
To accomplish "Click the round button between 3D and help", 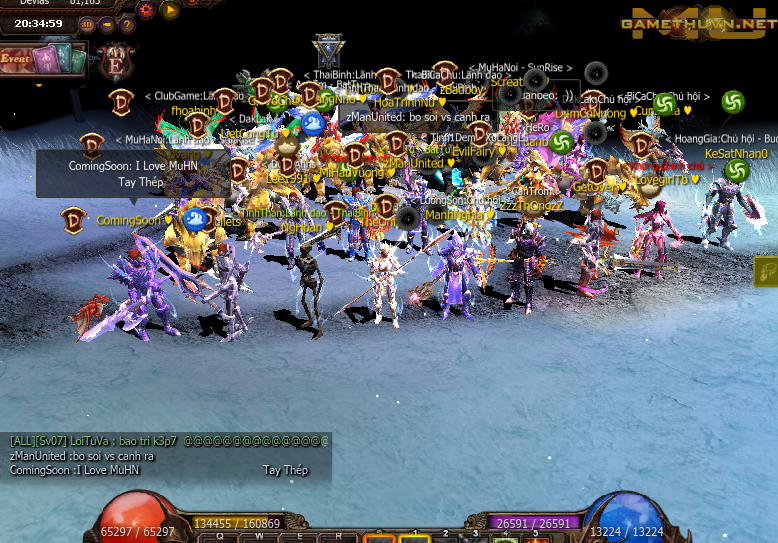I will (108, 24).
